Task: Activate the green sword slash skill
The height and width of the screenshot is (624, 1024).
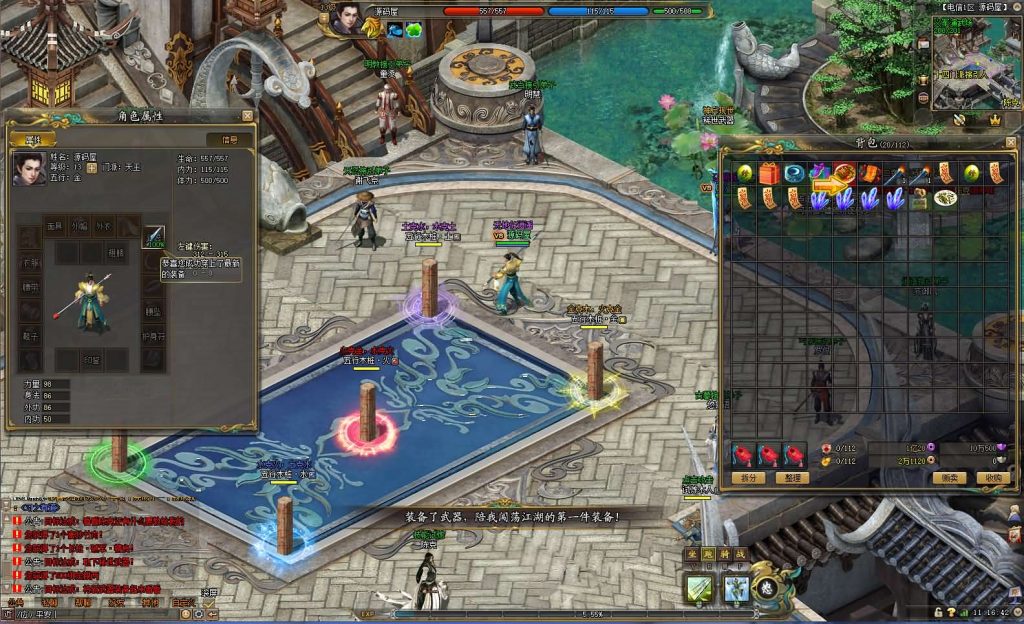Action: (700, 589)
